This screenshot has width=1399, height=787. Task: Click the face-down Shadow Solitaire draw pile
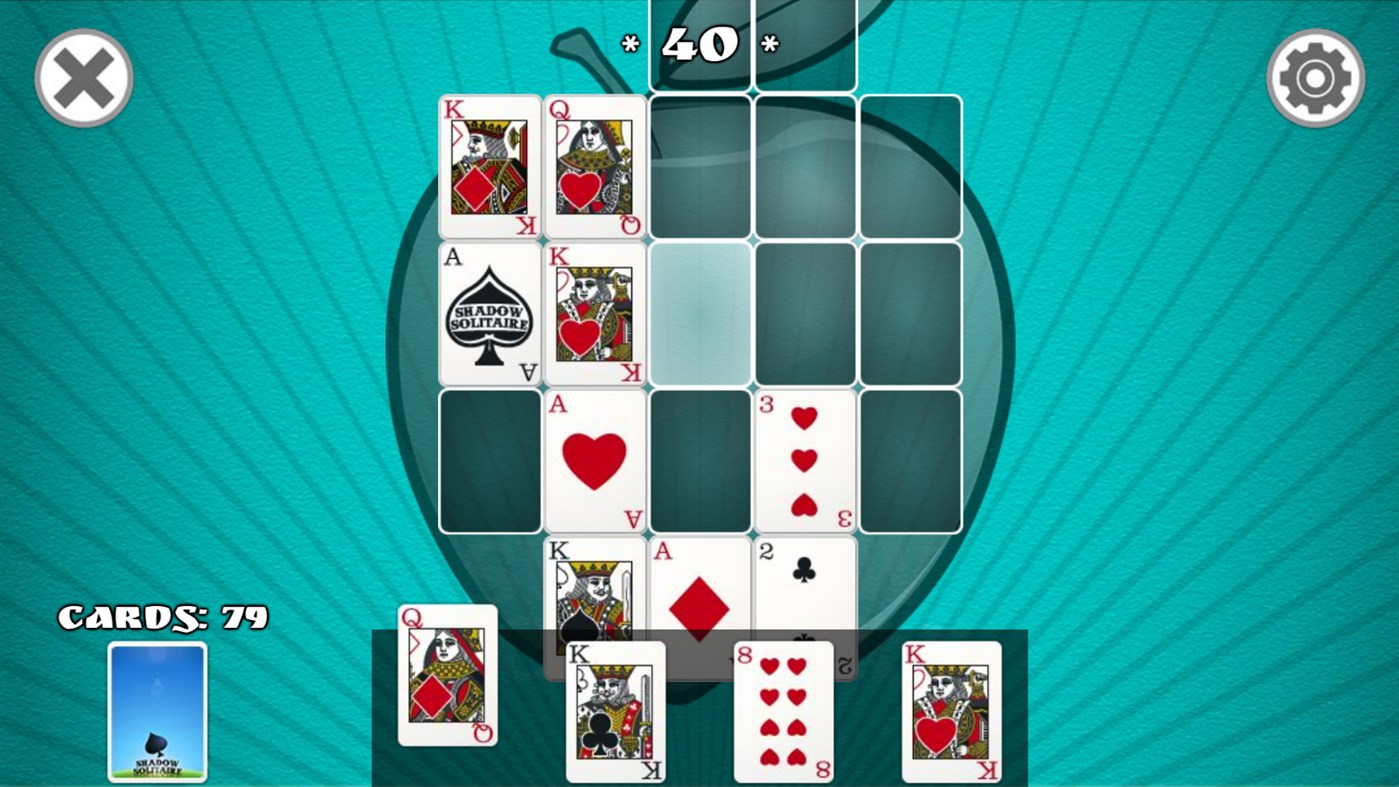coord(156,713)
